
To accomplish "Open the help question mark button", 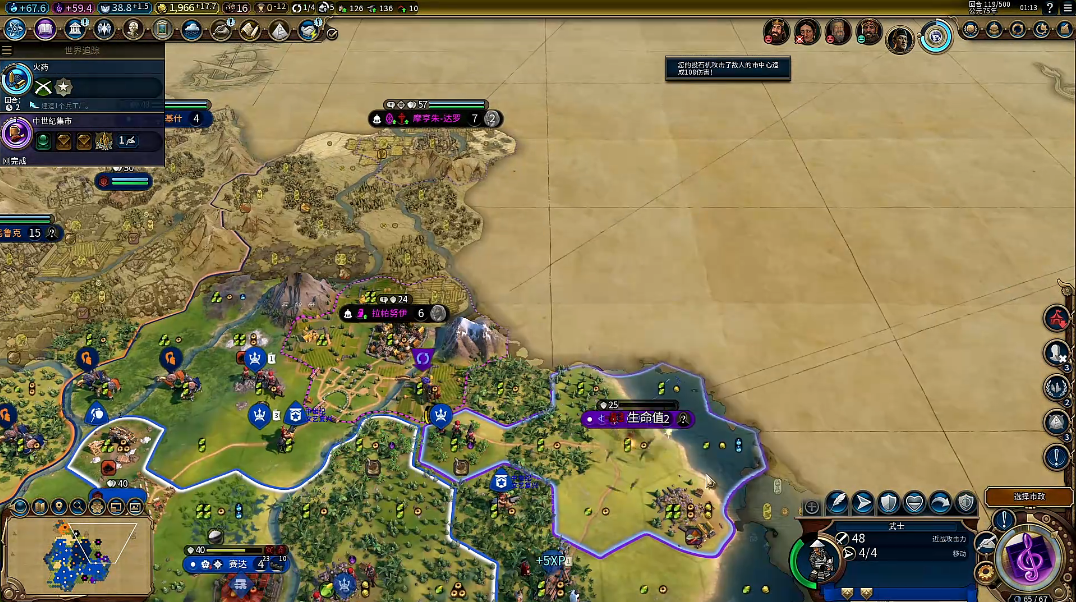I will click(1049, 8).
